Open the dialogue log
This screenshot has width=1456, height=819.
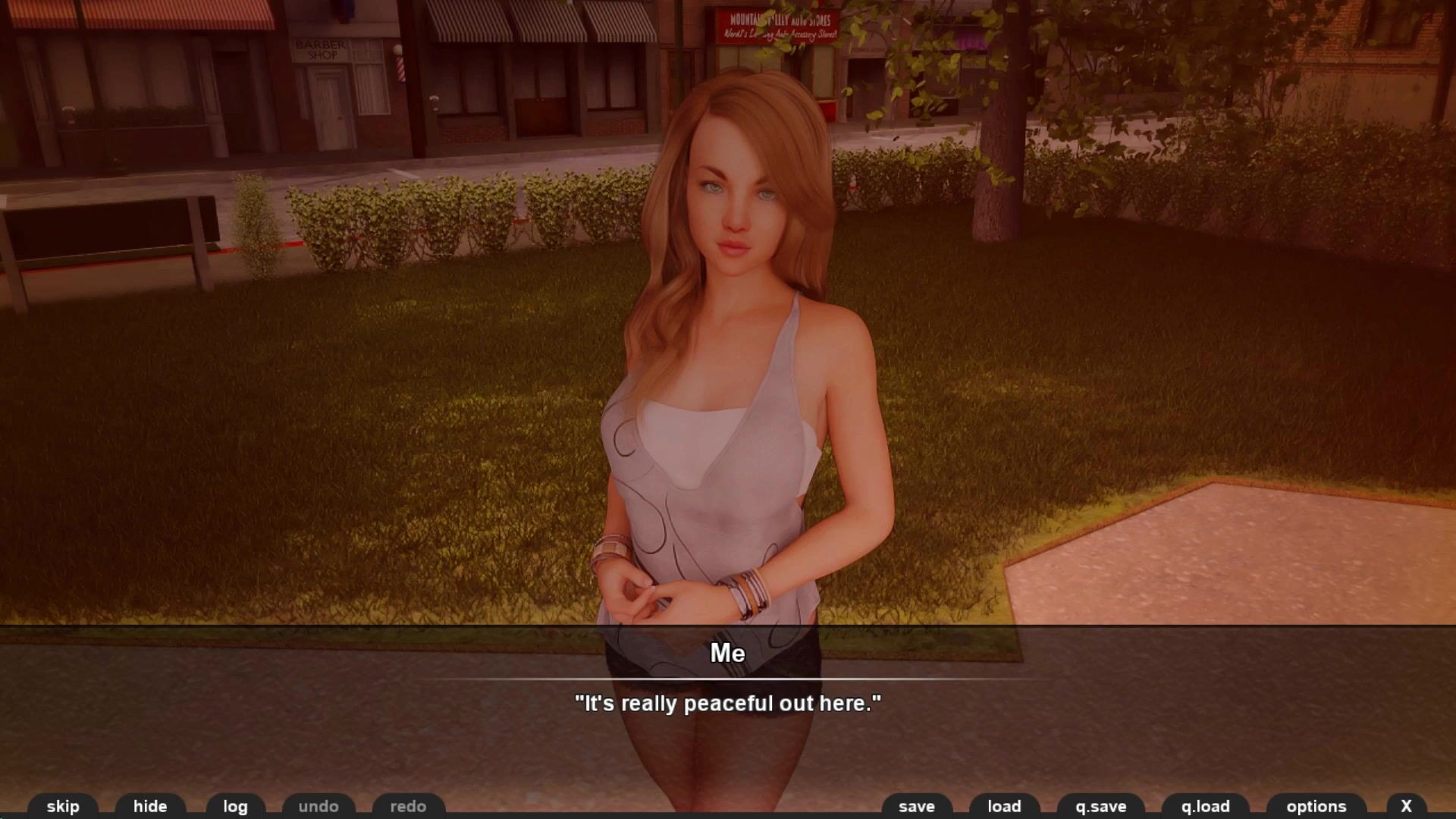tap(235, 806)
